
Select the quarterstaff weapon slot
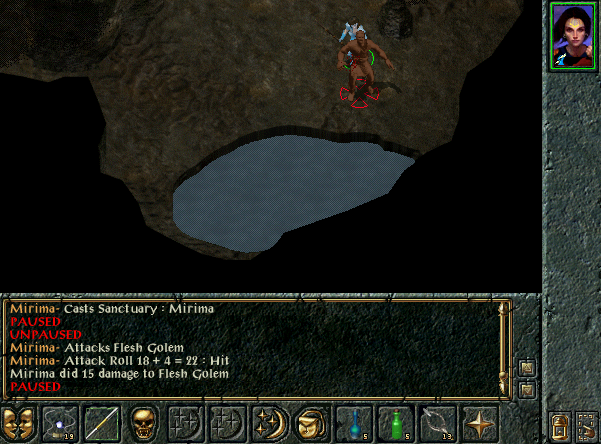click(x=101, y=424)
